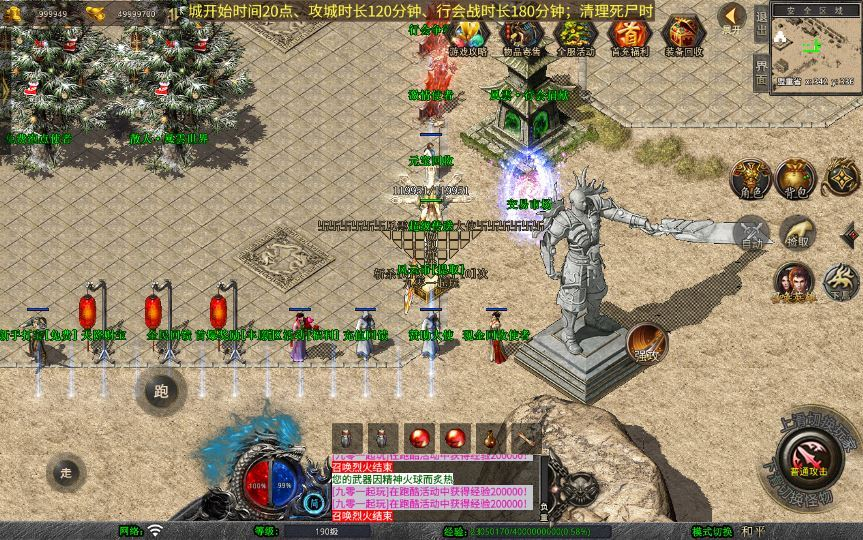Open the 背包 backpack
Screen dimensions: 863x540
click(797, 178)
